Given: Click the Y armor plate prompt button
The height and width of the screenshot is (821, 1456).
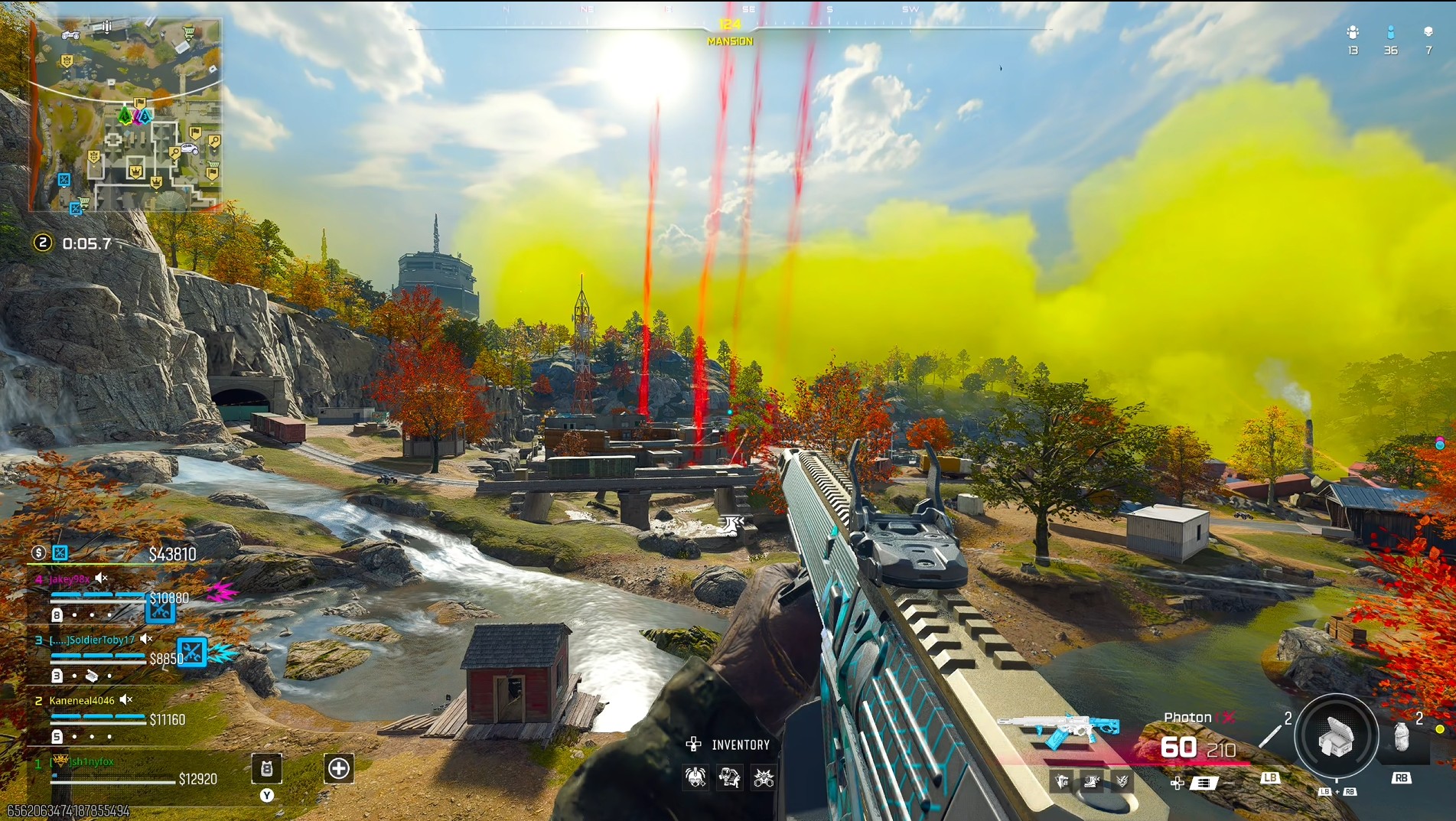Looking at the screenshot, I should [267, 795].
